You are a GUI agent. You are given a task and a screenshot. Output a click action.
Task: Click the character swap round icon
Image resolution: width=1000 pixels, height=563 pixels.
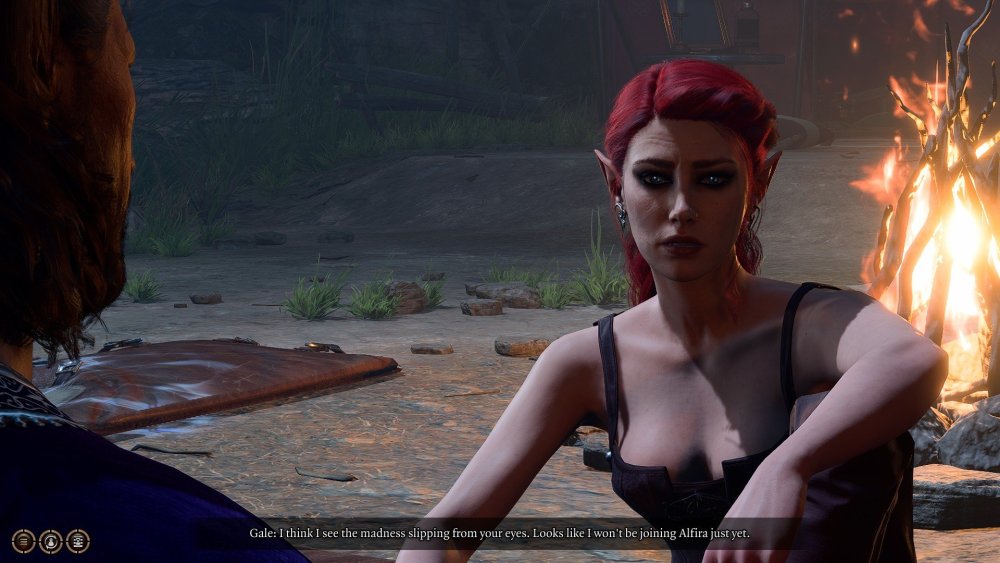click(x=50, y=541)
